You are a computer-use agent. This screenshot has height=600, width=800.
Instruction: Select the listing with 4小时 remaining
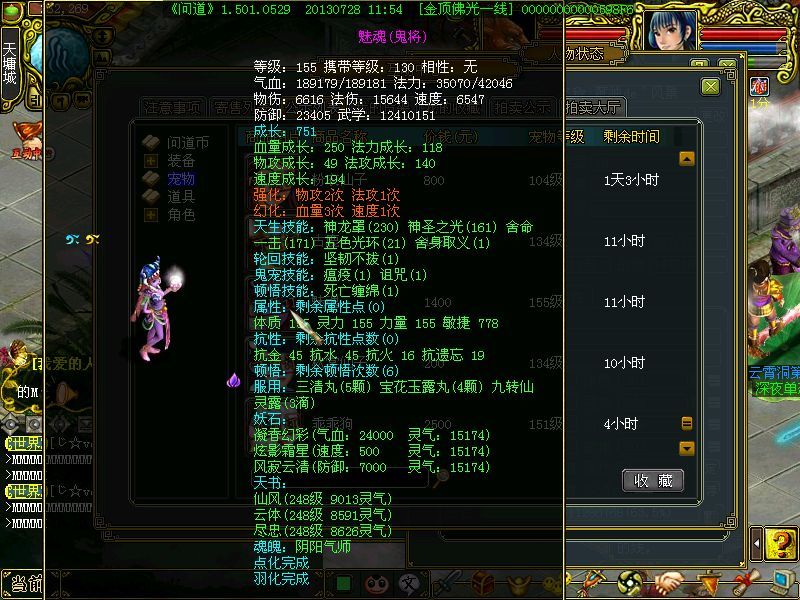point(620,424)
